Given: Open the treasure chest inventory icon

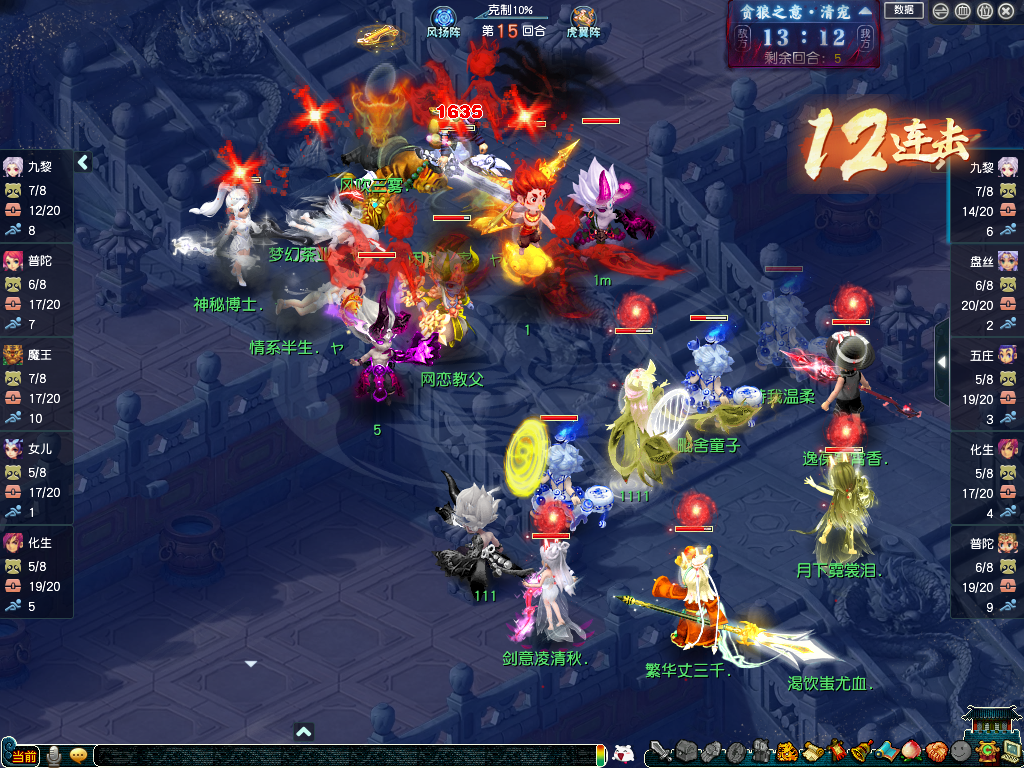Looking at the screenshot, I should point(686,752).
